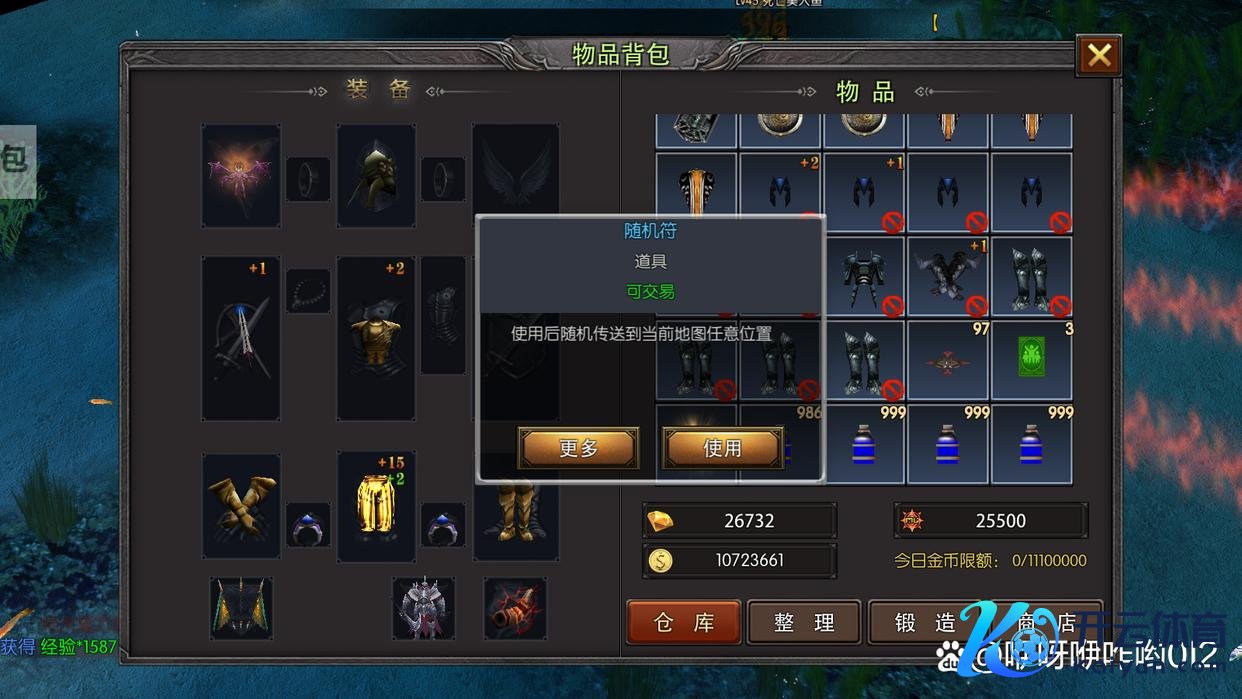Screen dimensions: 1242x699
Task: Tap the 更多 button in the item popup
Action: click(x=578, y=449)
